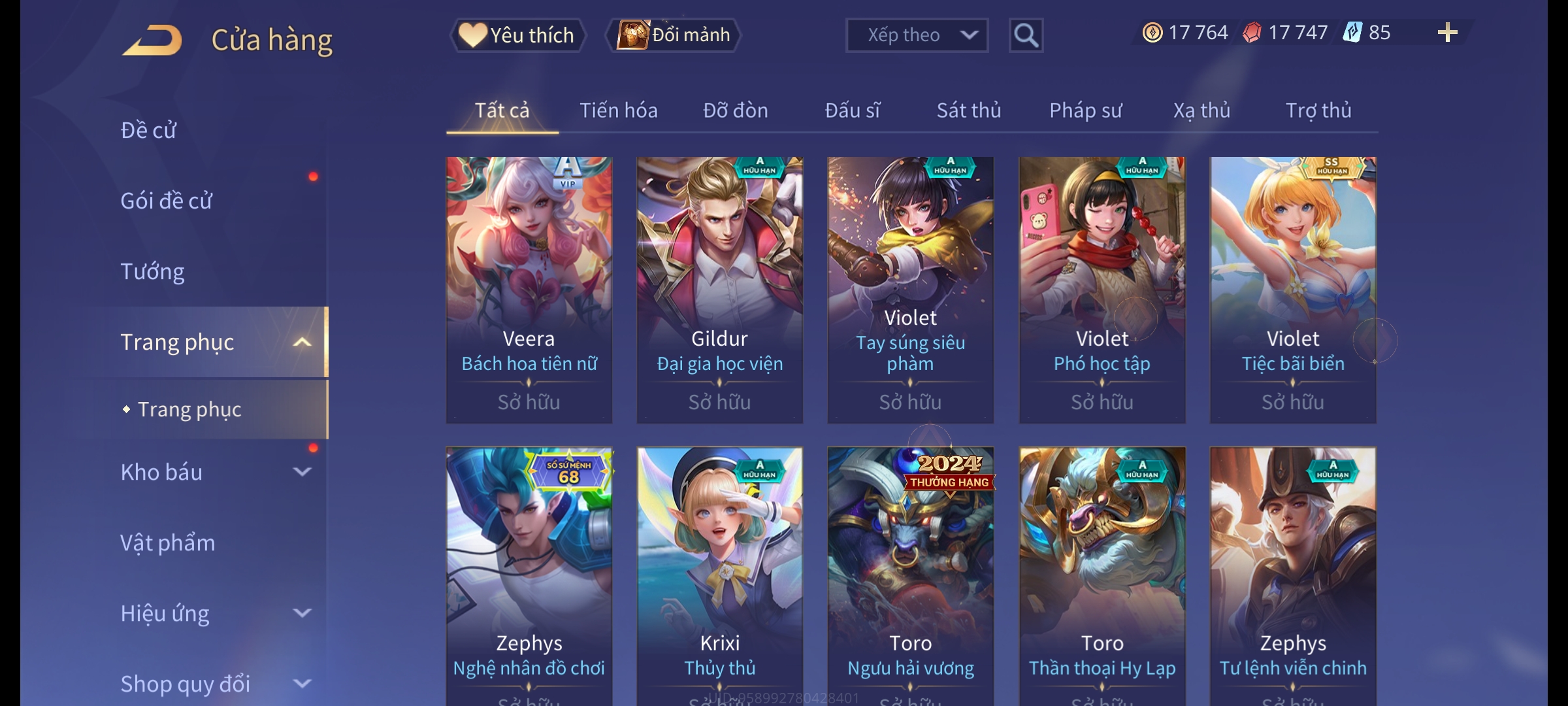Screen dimensions: 1568x706
Task: Choose Violet Tiệc bãi biển skin card
Action: point(1292,289)
